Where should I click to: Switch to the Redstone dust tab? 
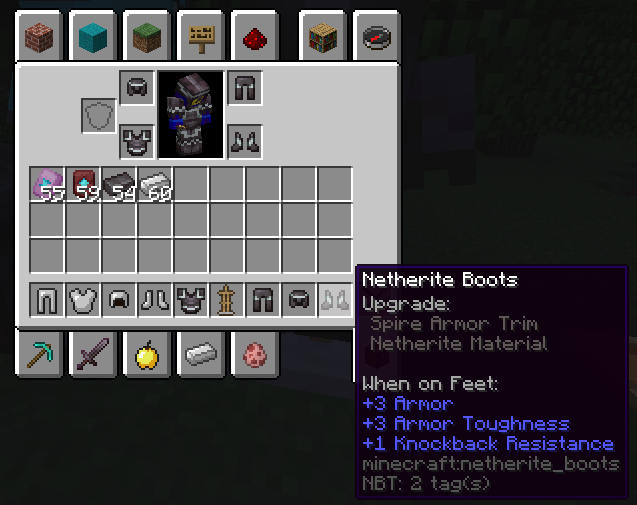click(x=254, y=38)
